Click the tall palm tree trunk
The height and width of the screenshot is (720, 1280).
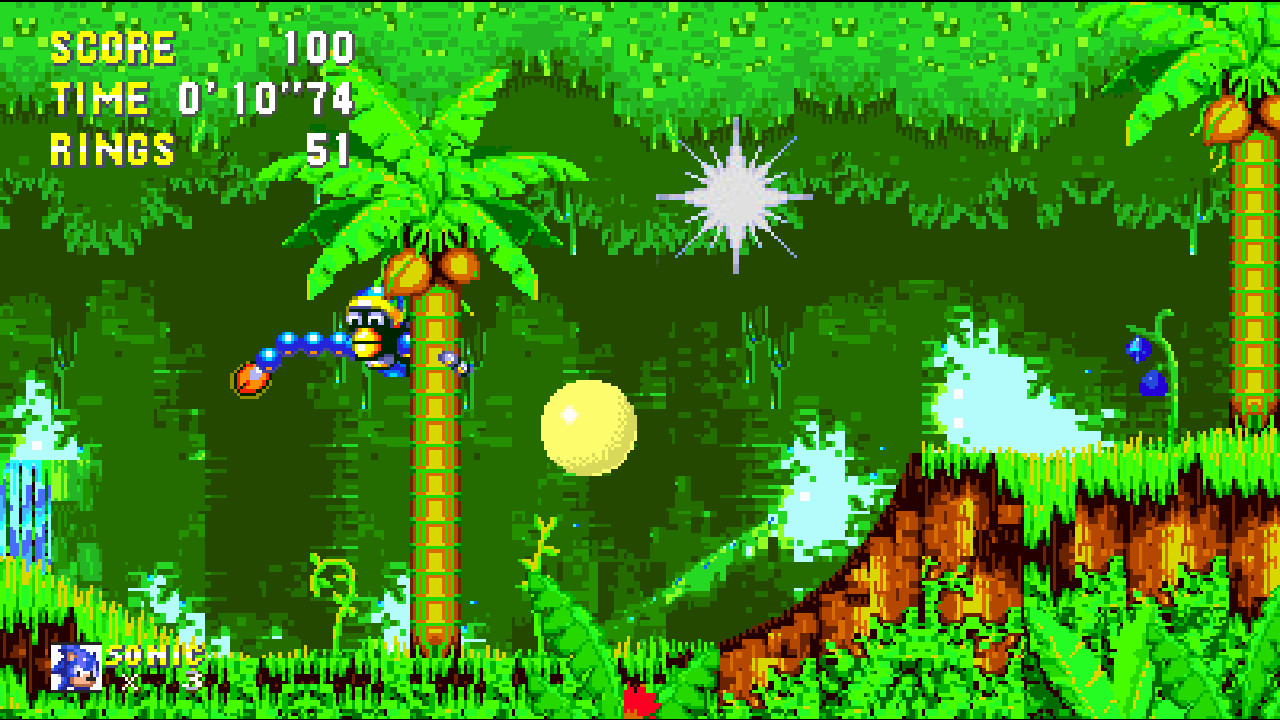[x=437, y=480]
